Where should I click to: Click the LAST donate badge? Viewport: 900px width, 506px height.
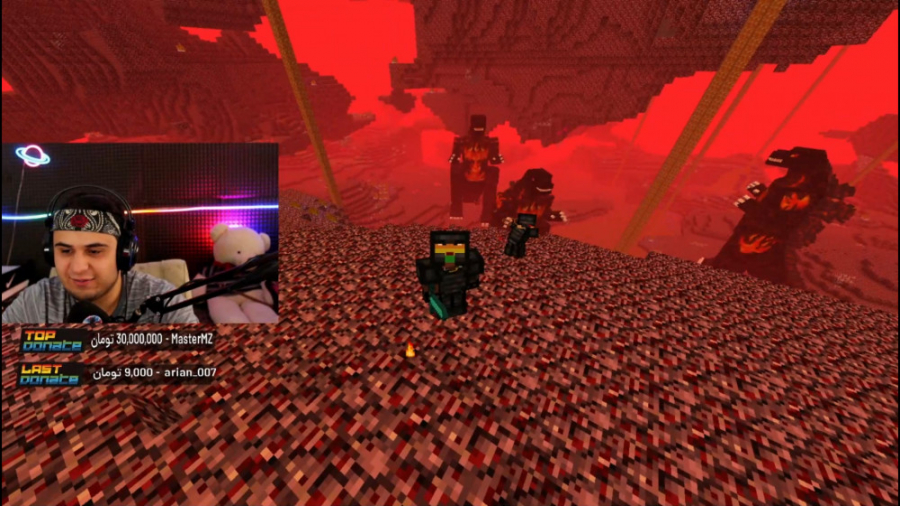tap(50, 374)
